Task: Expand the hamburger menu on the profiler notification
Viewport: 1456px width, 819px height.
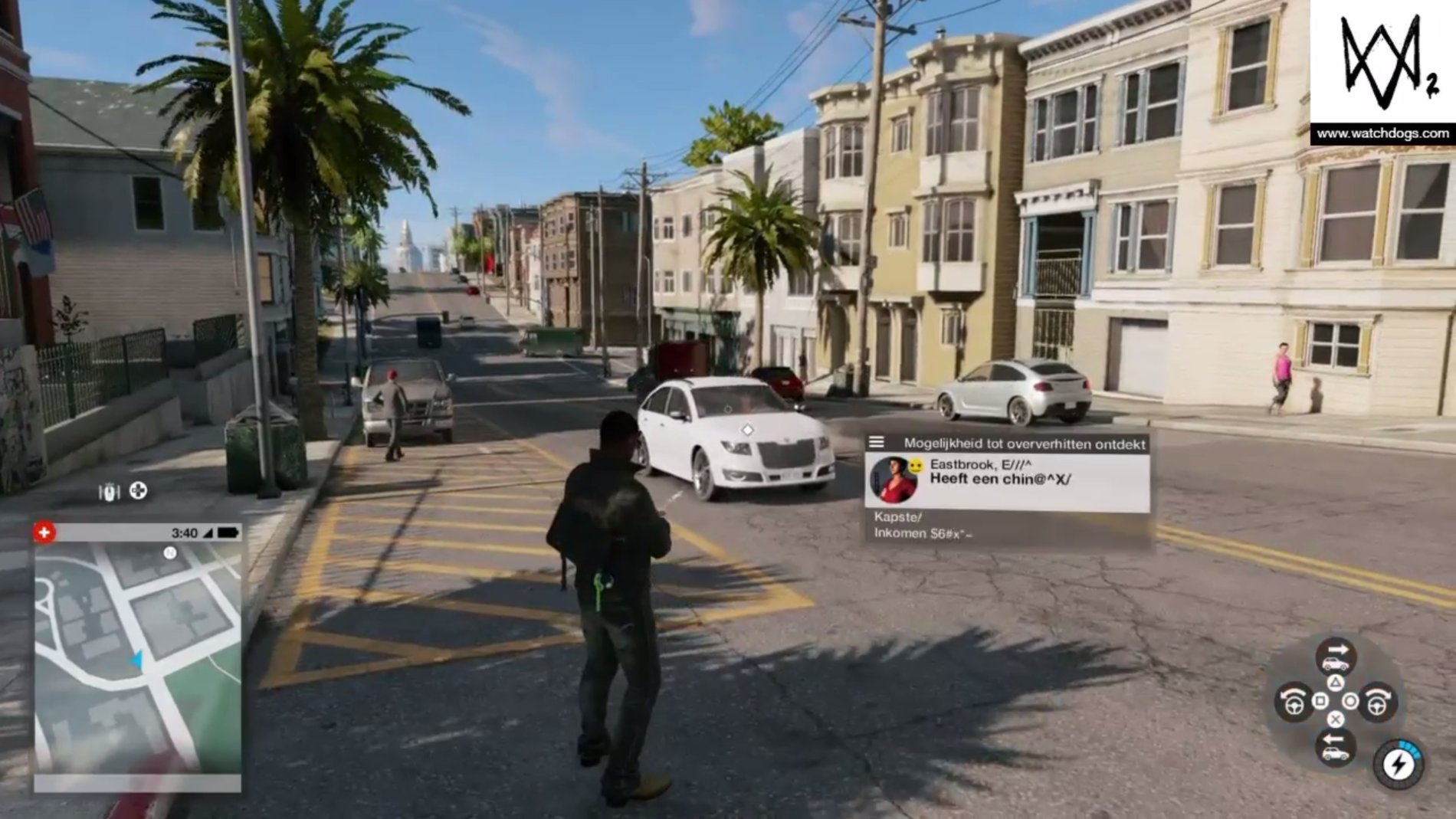Action: (x=876, y=442)
